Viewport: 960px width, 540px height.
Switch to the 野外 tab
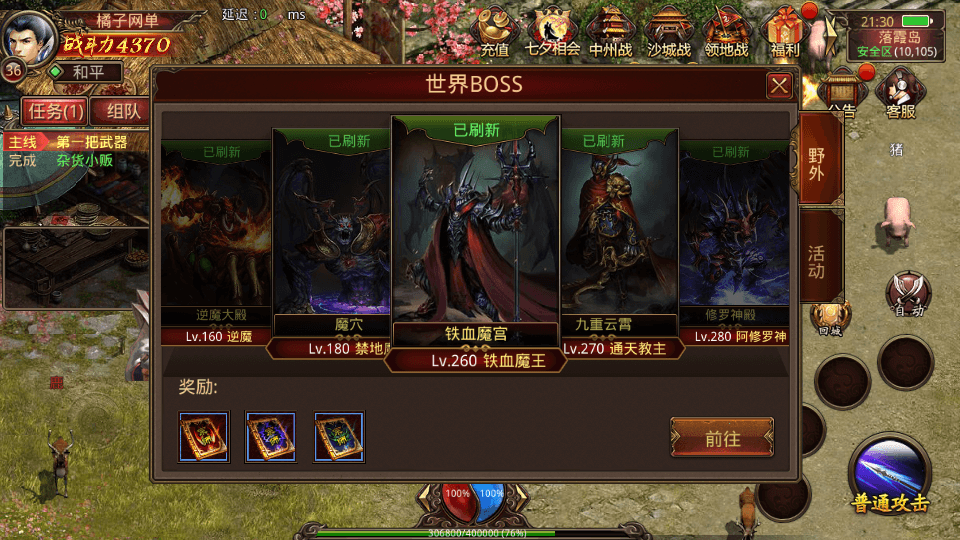pos(817,159)
